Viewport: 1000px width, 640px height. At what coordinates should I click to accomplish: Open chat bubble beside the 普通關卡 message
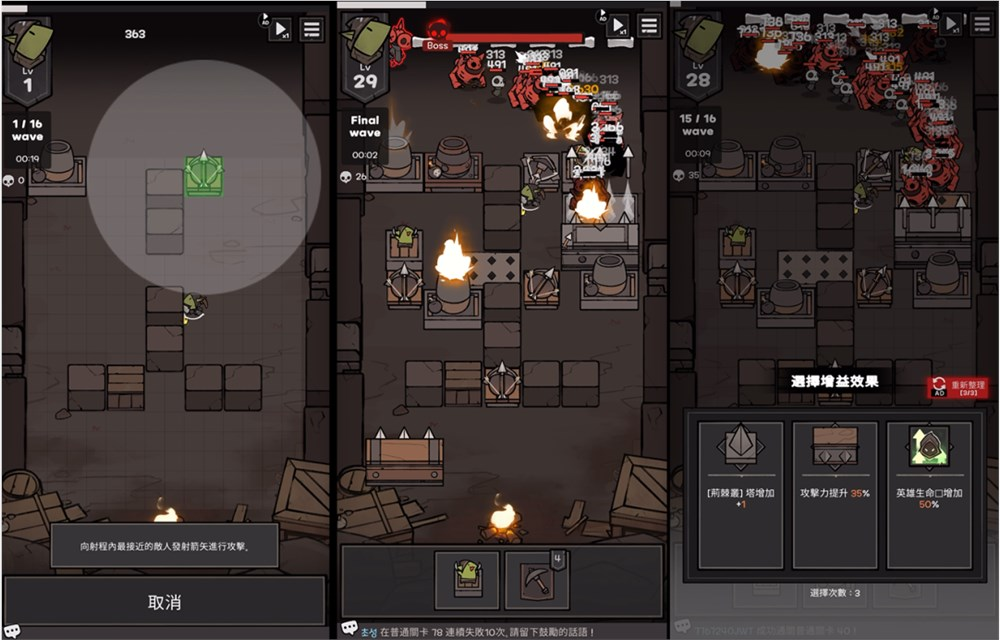pyautogui.click(x=350, y=629)
